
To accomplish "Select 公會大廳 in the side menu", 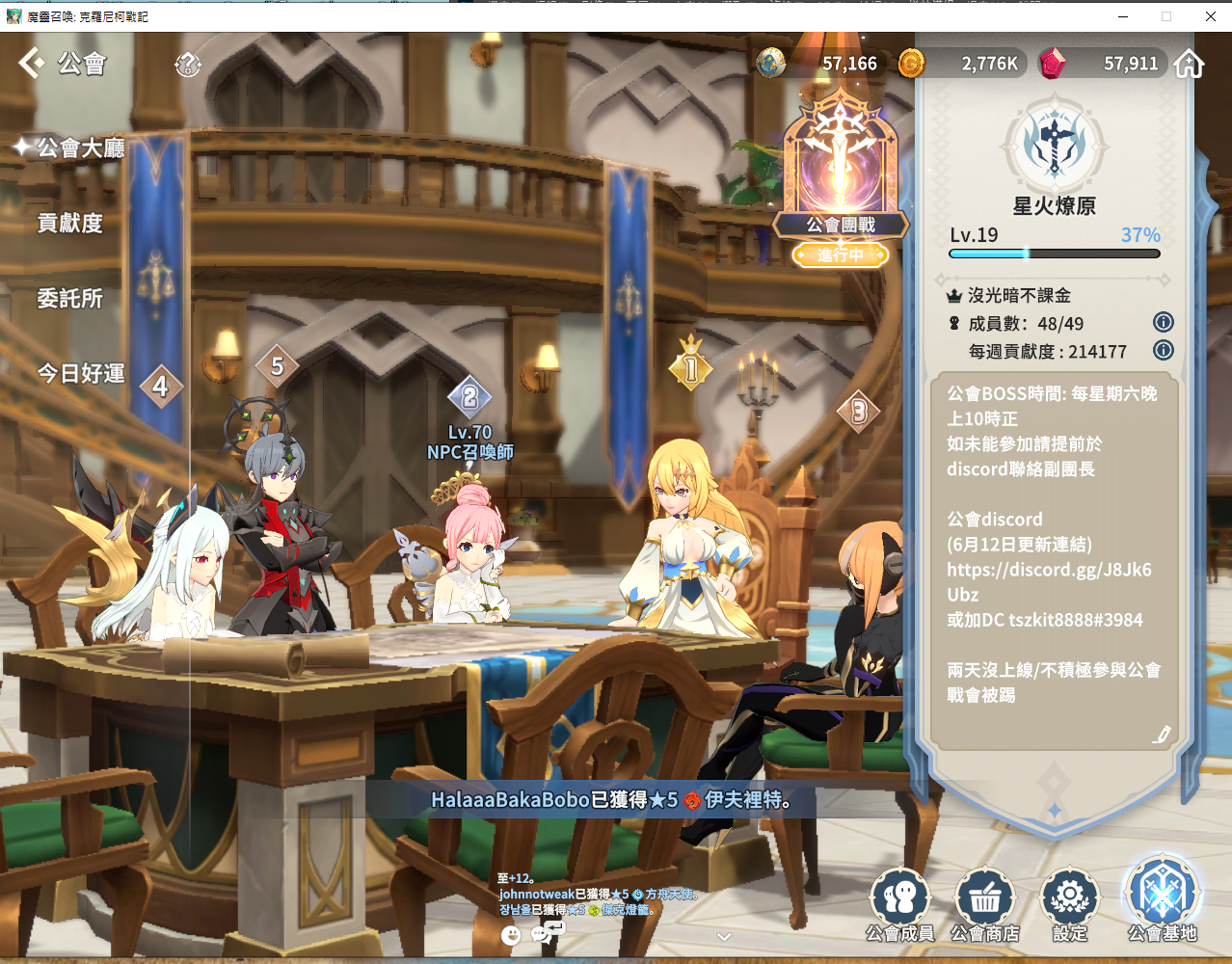I will 81,147.
